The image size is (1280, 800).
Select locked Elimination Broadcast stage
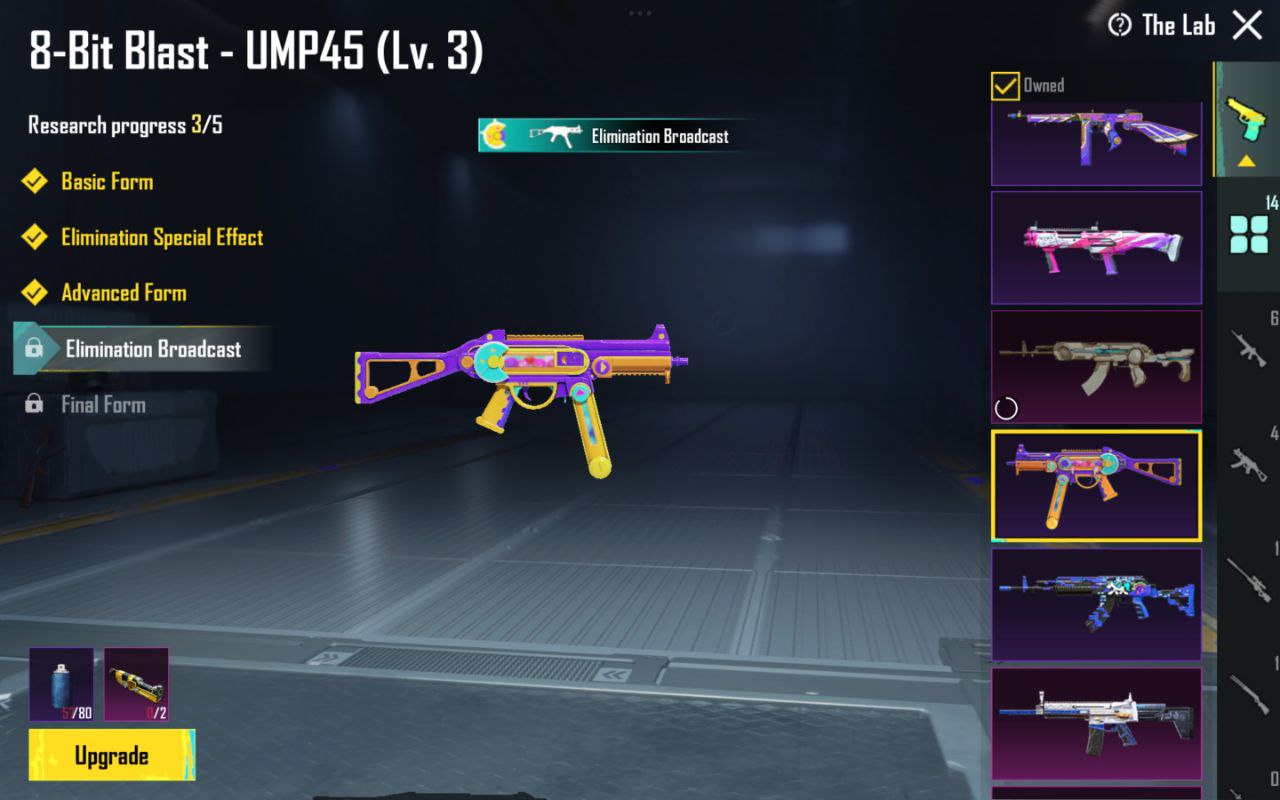point(153,349)
